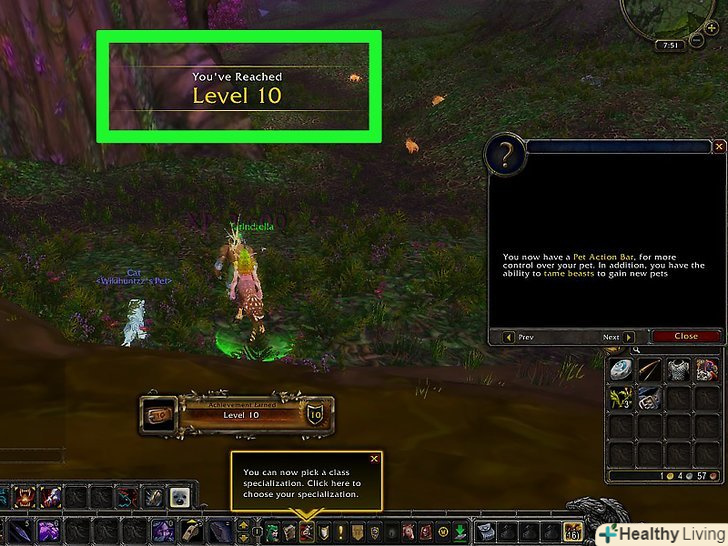Select the chainmail armor in the bag

(679, 369)
